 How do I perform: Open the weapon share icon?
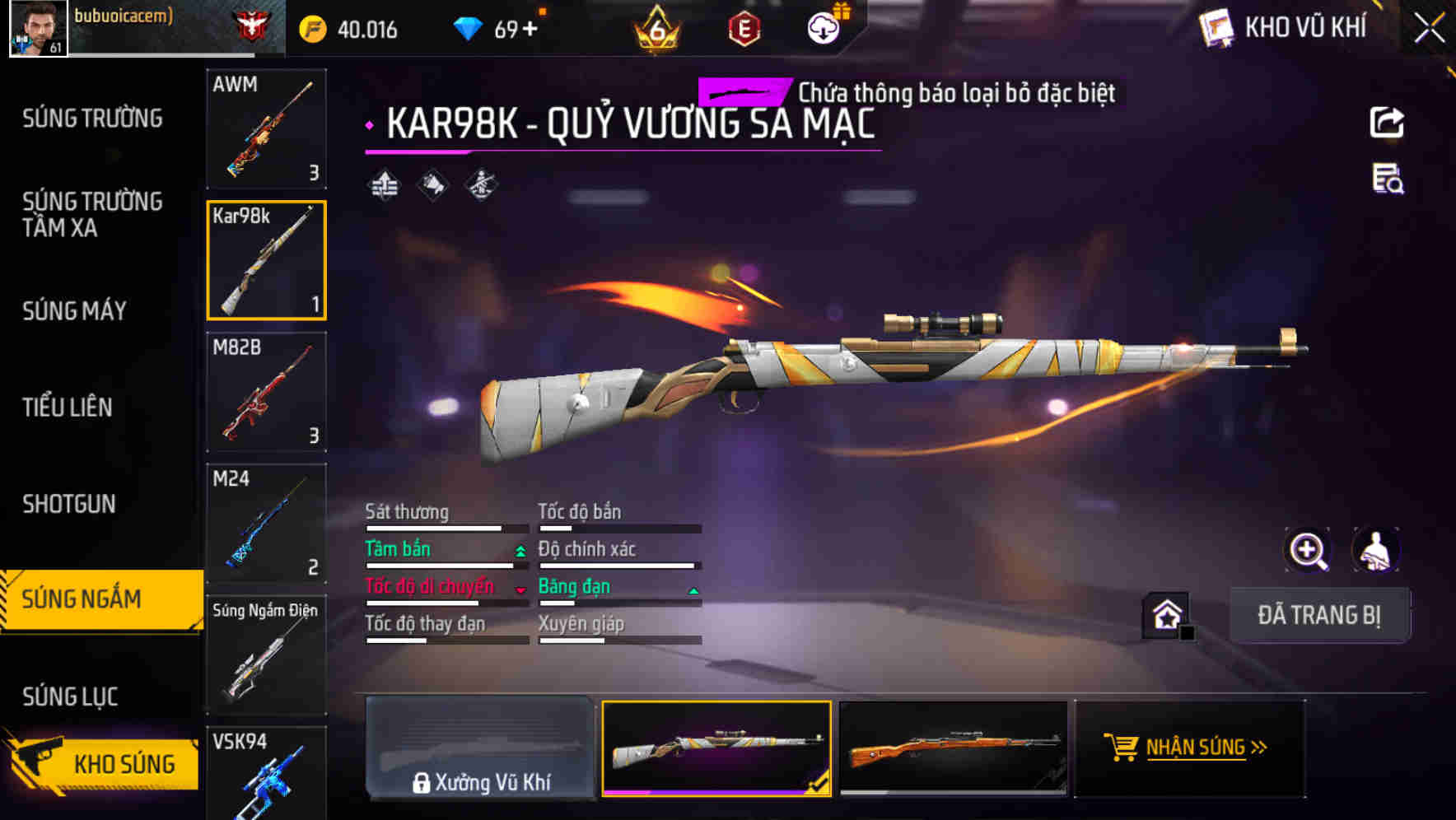[1388, 122]
